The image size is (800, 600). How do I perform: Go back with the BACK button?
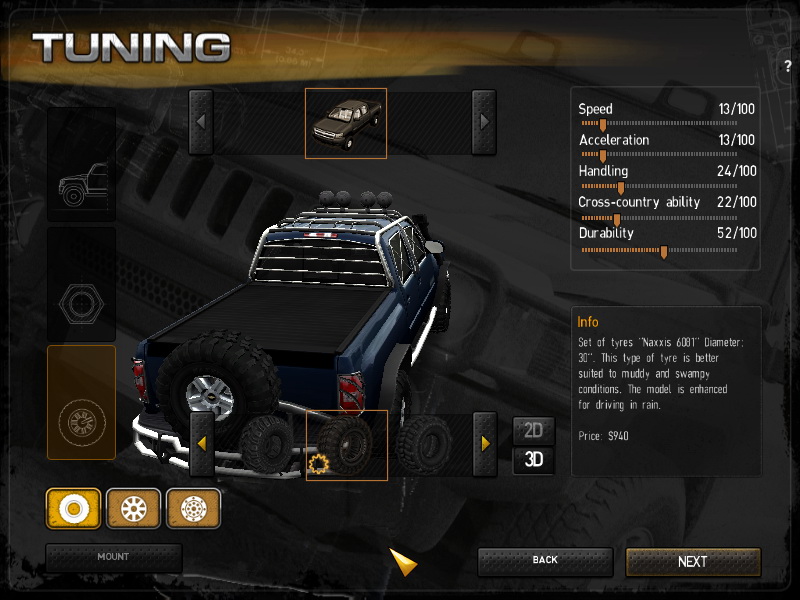click(545, 561)
